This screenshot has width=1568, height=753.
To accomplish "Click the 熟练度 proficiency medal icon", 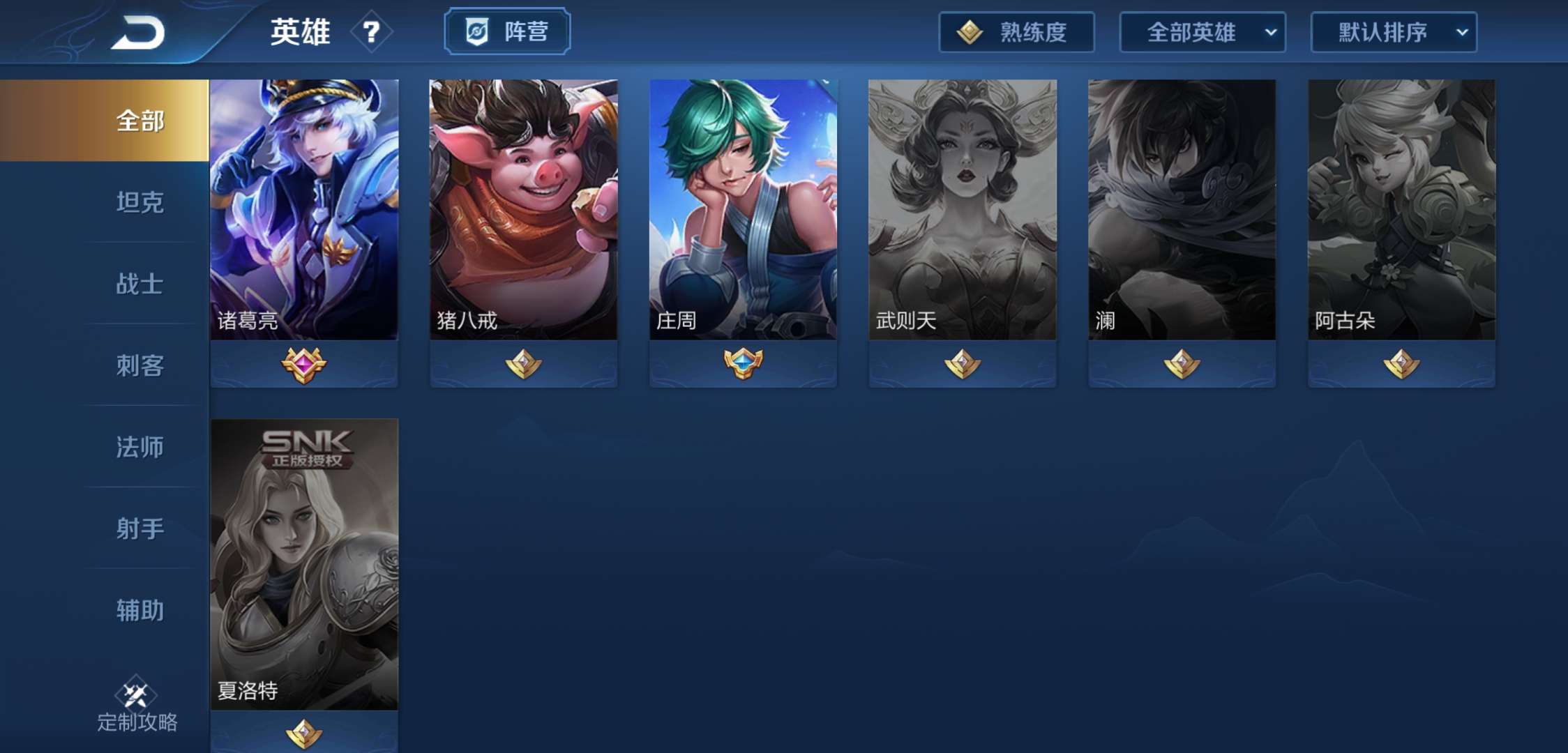I will pos(970,32).
